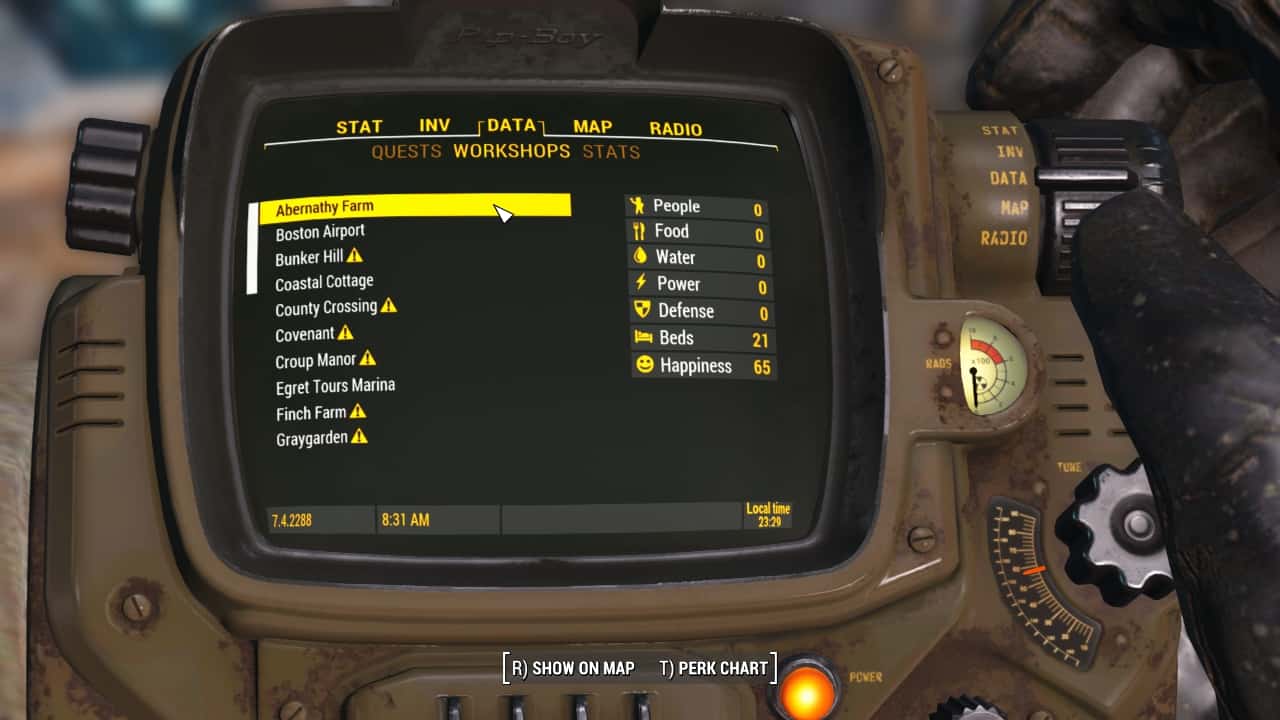
Task: Select Covenant from the workshops
Action: click(x=305, y=334)
